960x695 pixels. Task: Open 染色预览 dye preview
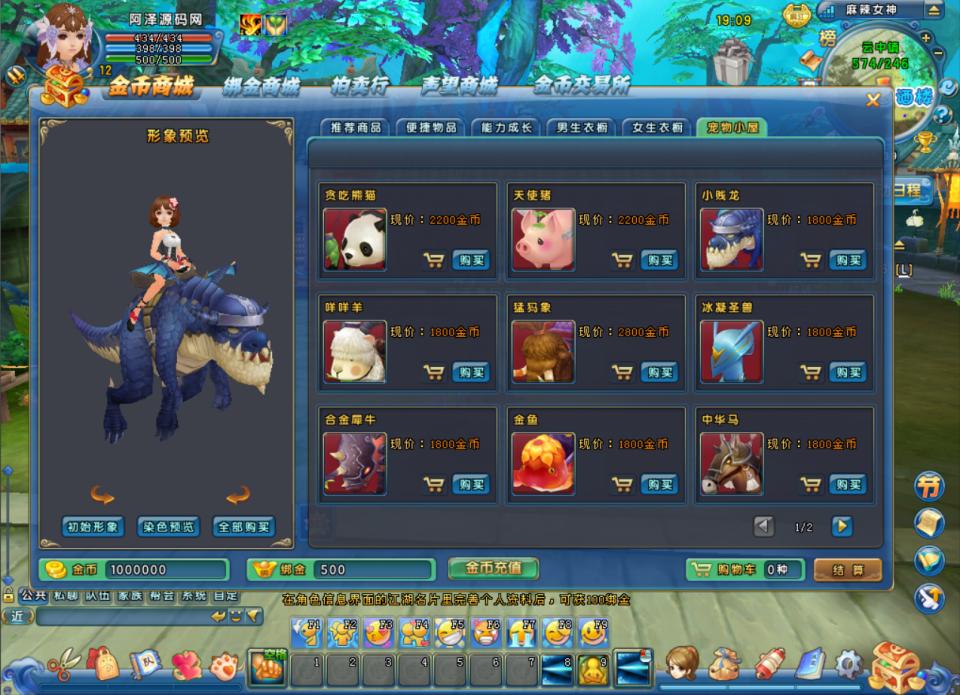pos(168,527)
